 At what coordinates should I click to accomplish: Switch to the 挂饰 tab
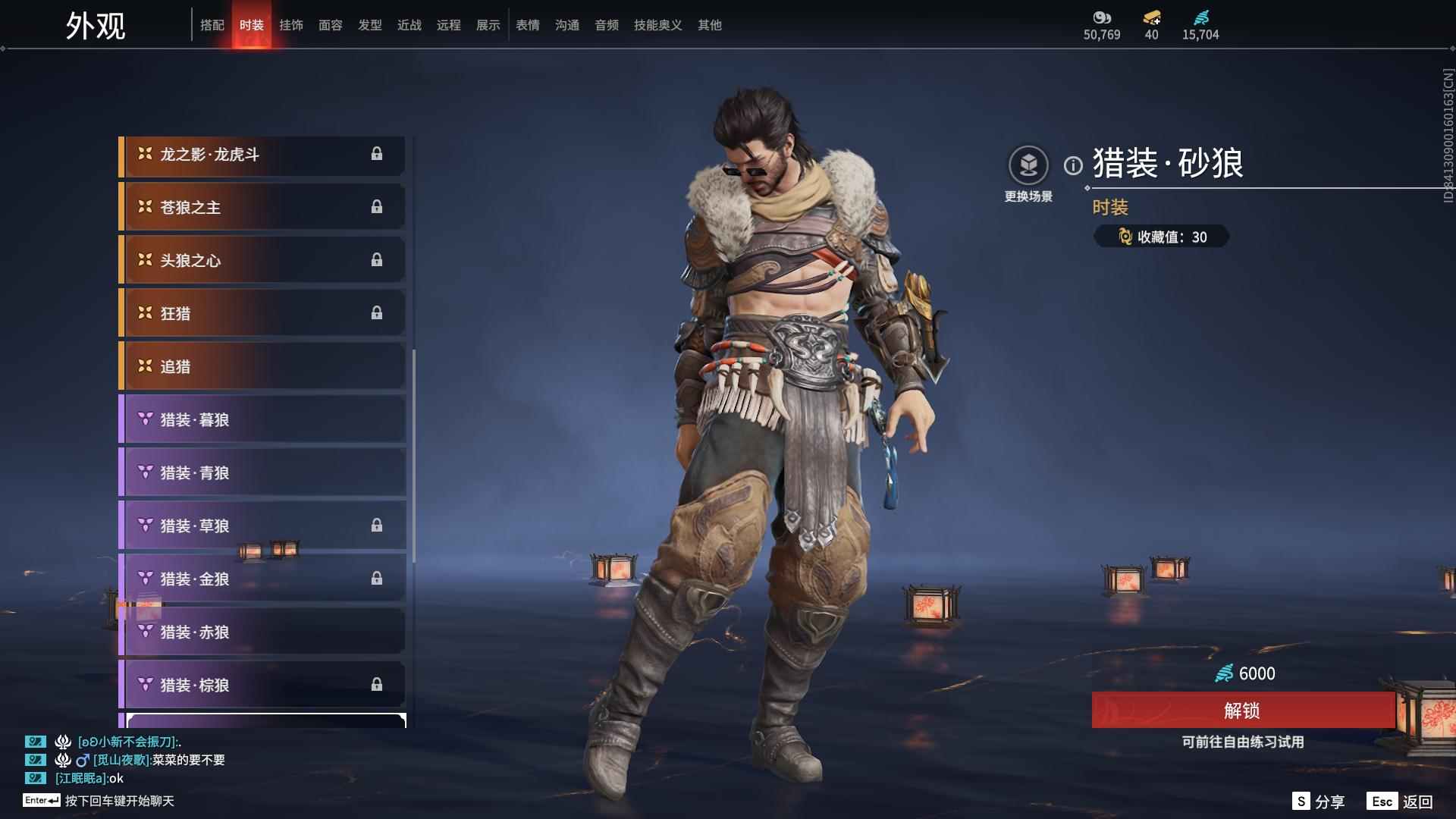tap(292, 25)
